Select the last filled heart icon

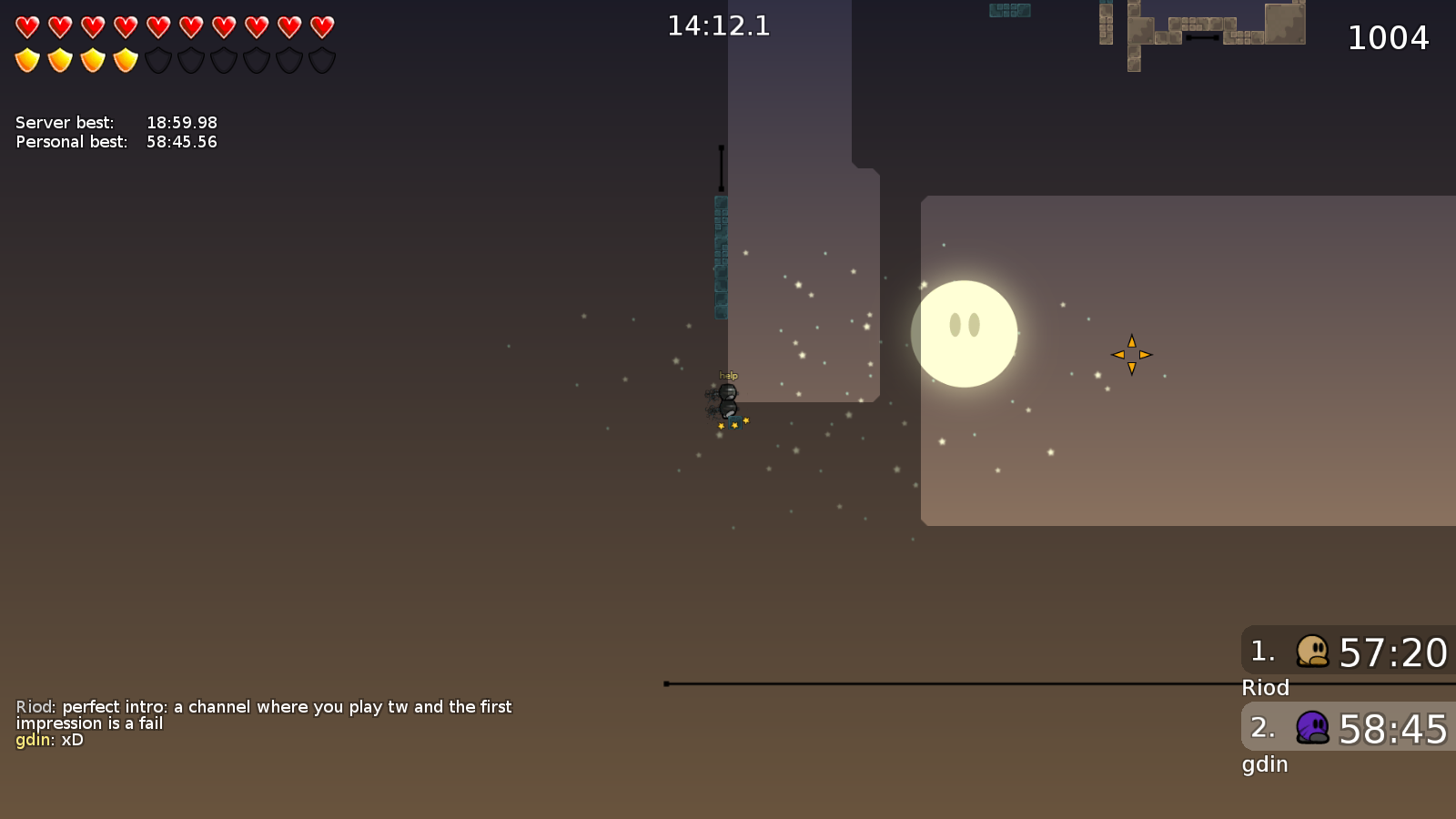pyautogui.click(x=320, y=25)
